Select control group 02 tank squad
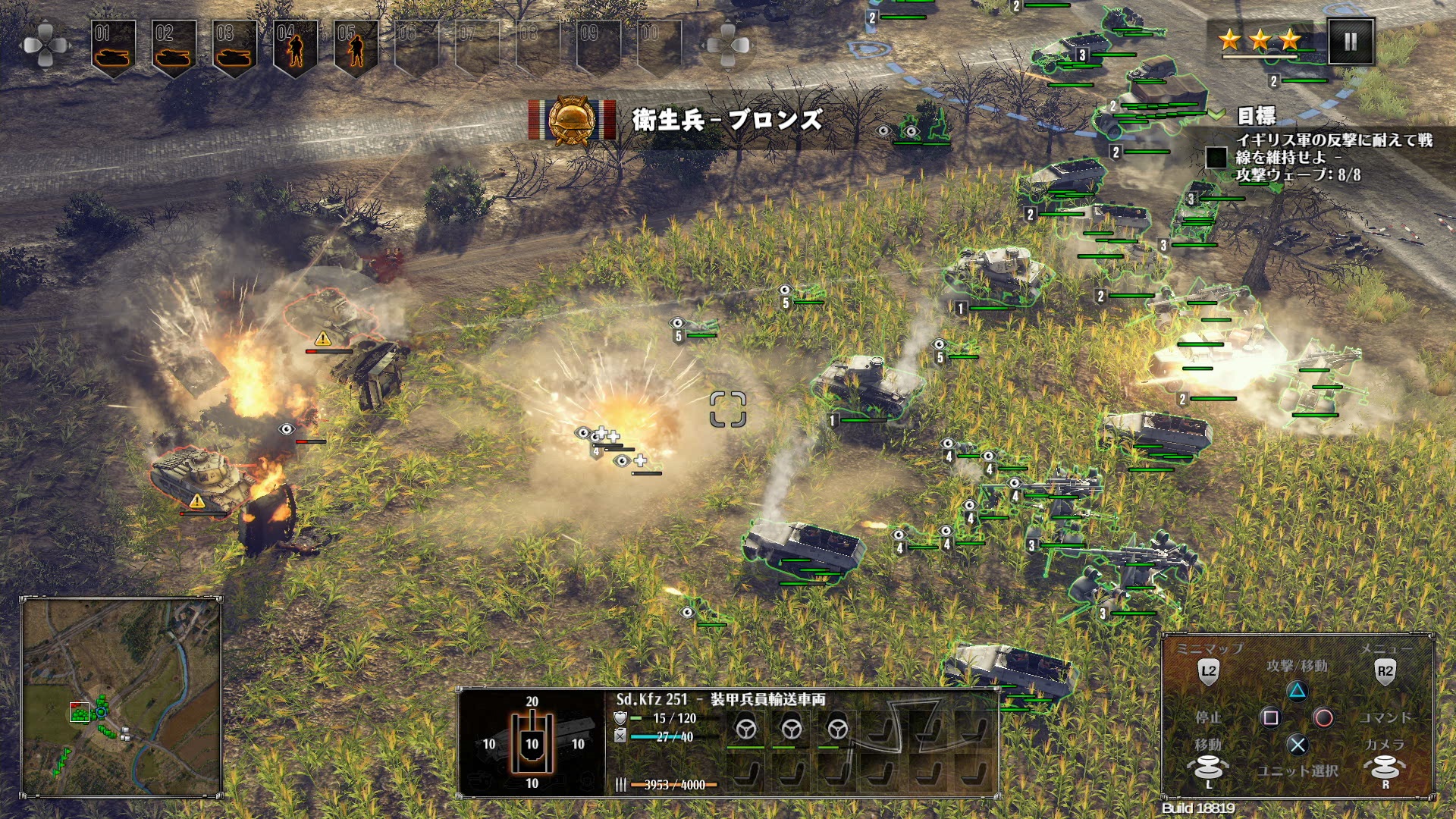This screenshot has height=819, width=1456. pos(174,47)
